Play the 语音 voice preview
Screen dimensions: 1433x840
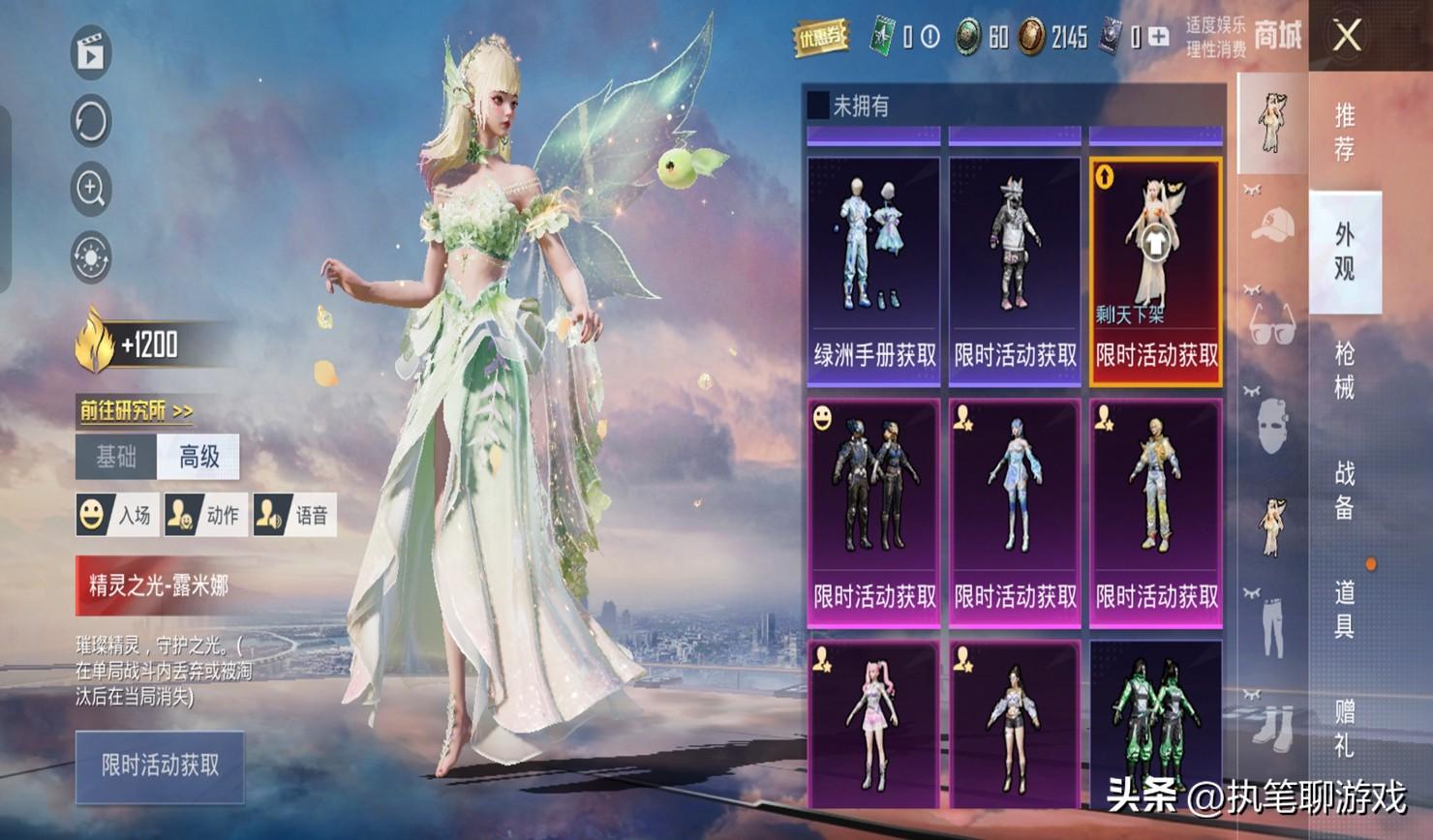294,515
